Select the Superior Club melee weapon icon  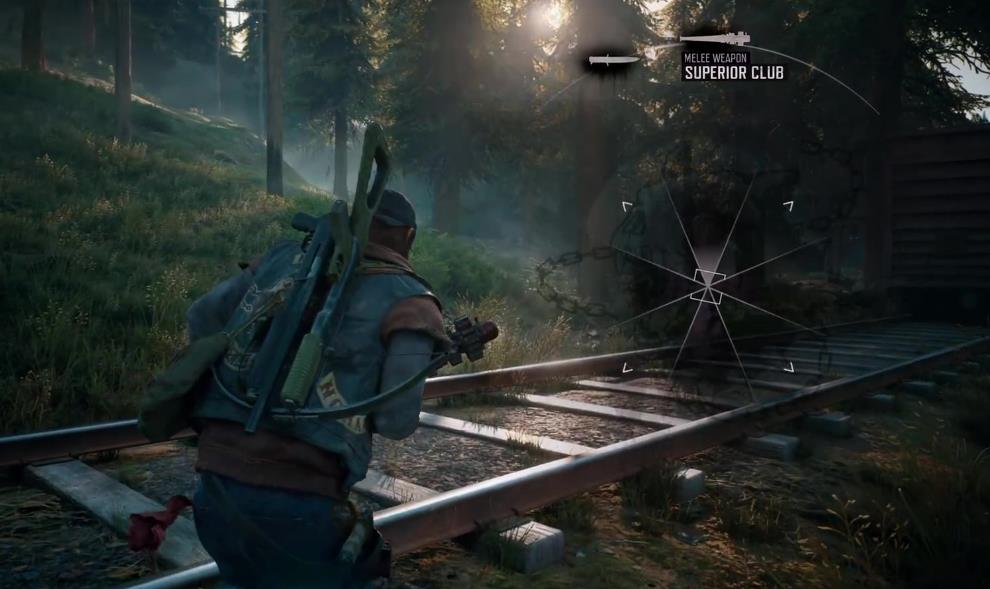click(x=714, y=39)
